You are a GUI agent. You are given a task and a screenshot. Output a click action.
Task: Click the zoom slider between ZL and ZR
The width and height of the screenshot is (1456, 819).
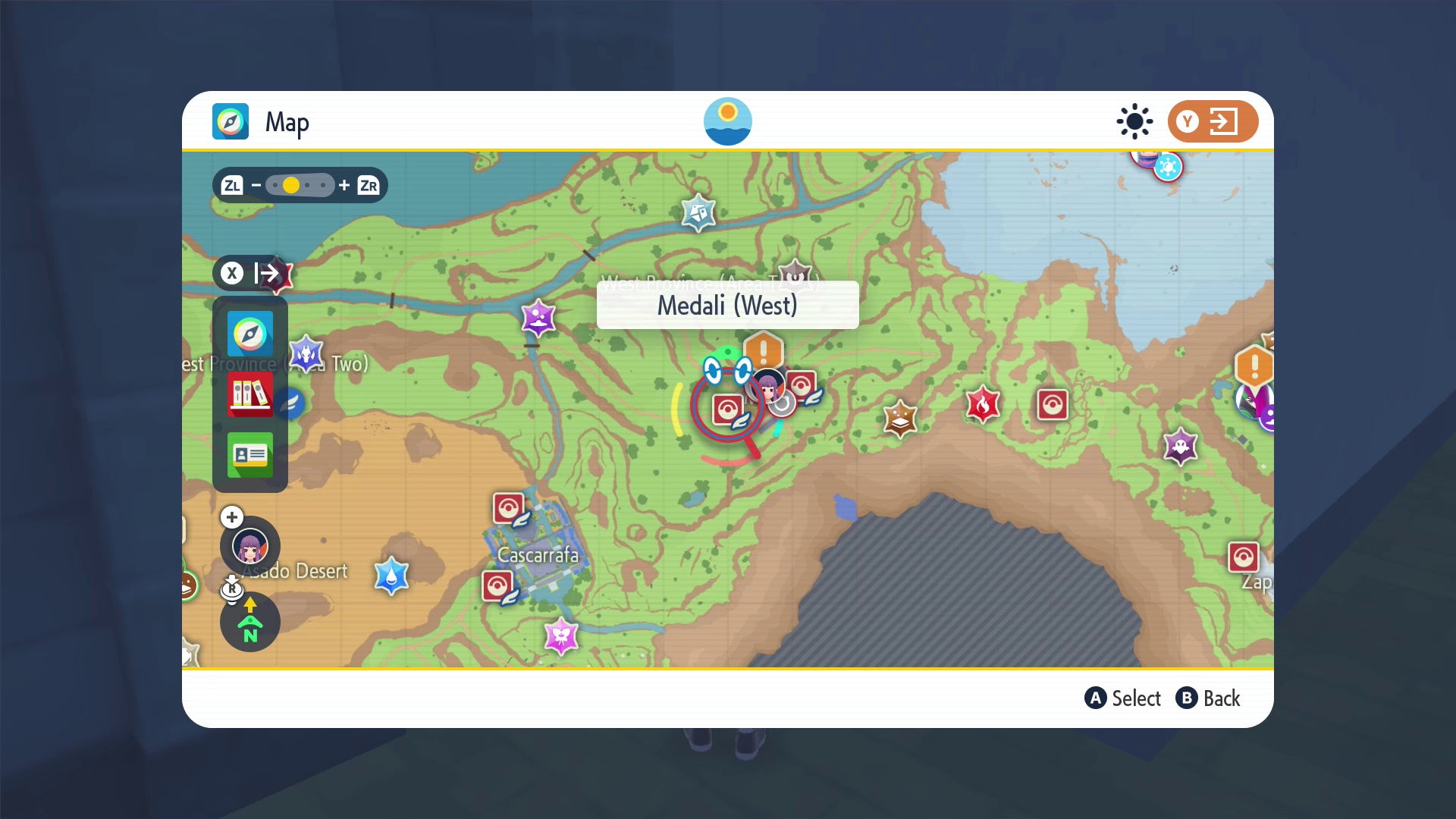click(x=299, y=184)
